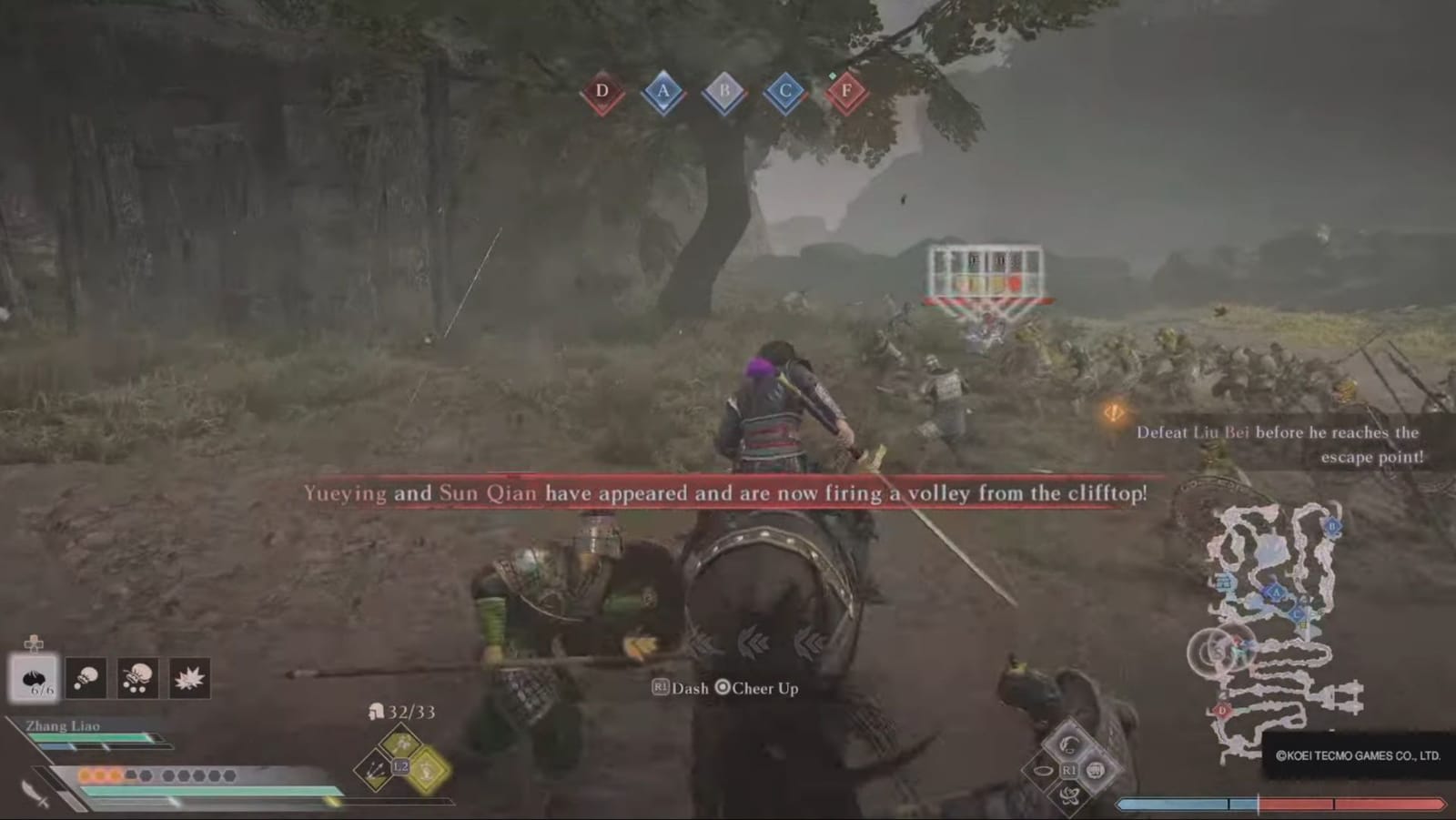This screenshot has width=1456, height=820.
Task: Click the horse-call icon in the R1 command diamond
Action: pyautogui.click(x=1070, y=746)
